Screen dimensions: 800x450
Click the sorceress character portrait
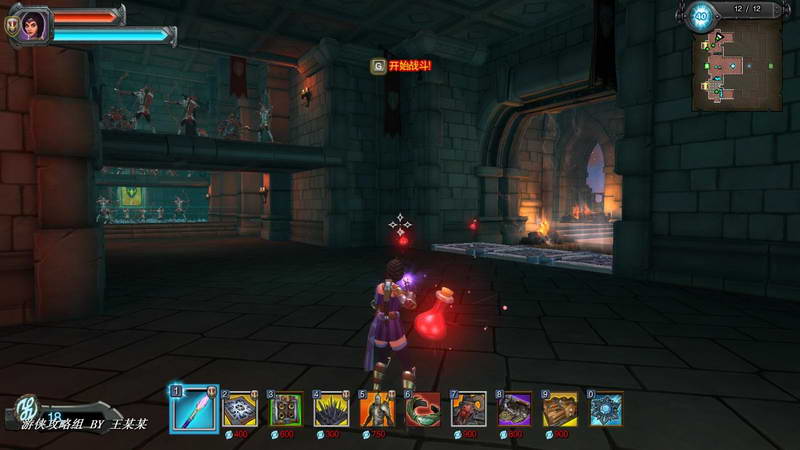point(32,22)
